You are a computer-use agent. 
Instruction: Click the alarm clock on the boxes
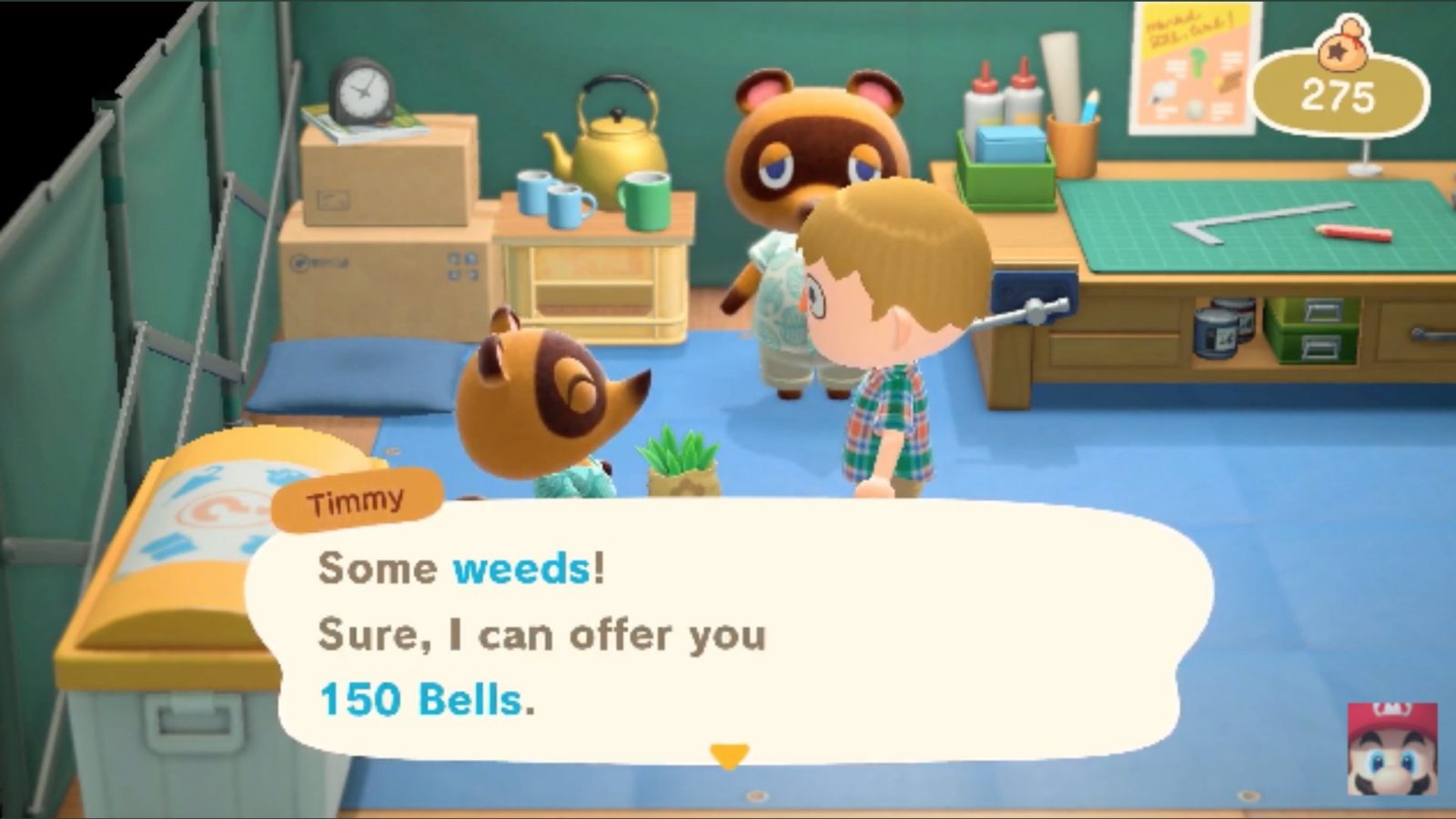coord(362,91)
